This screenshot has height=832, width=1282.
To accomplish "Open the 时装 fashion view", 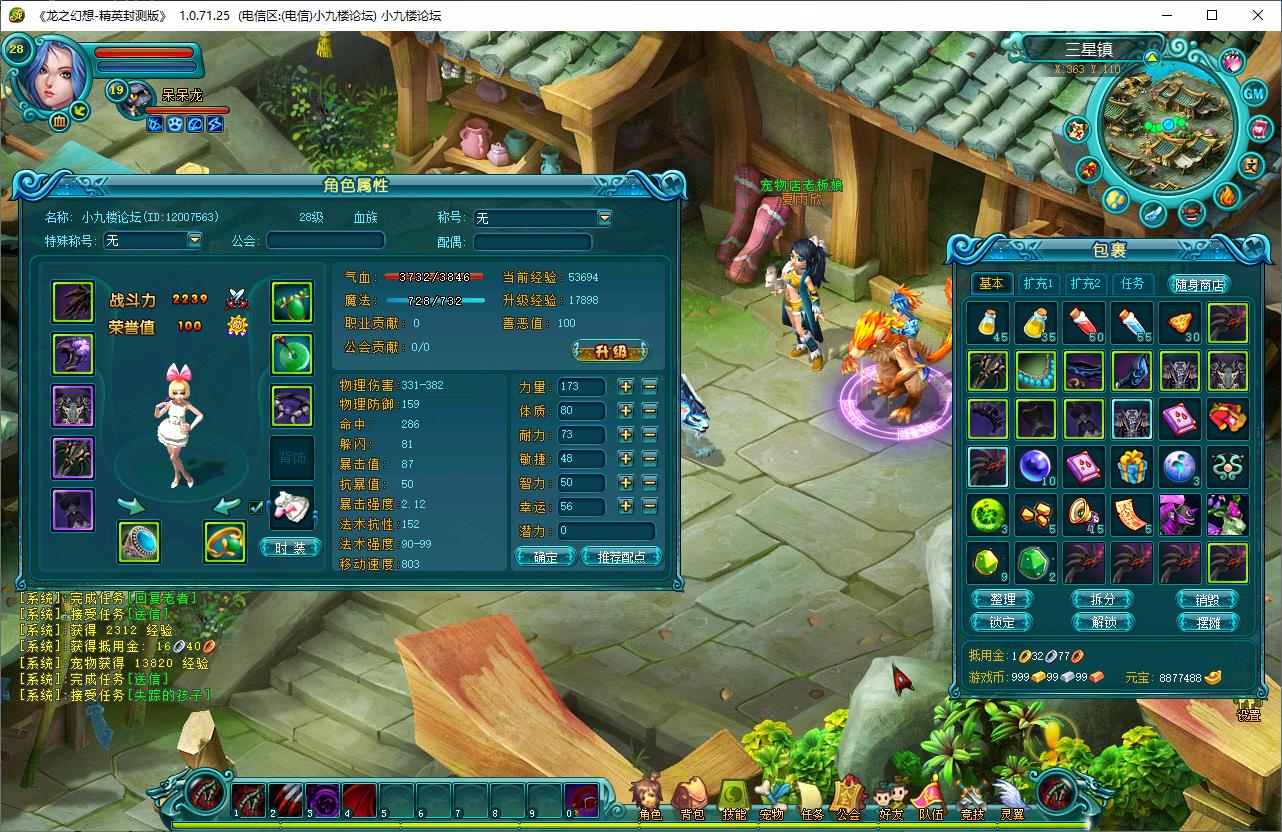I will [290, 547].
